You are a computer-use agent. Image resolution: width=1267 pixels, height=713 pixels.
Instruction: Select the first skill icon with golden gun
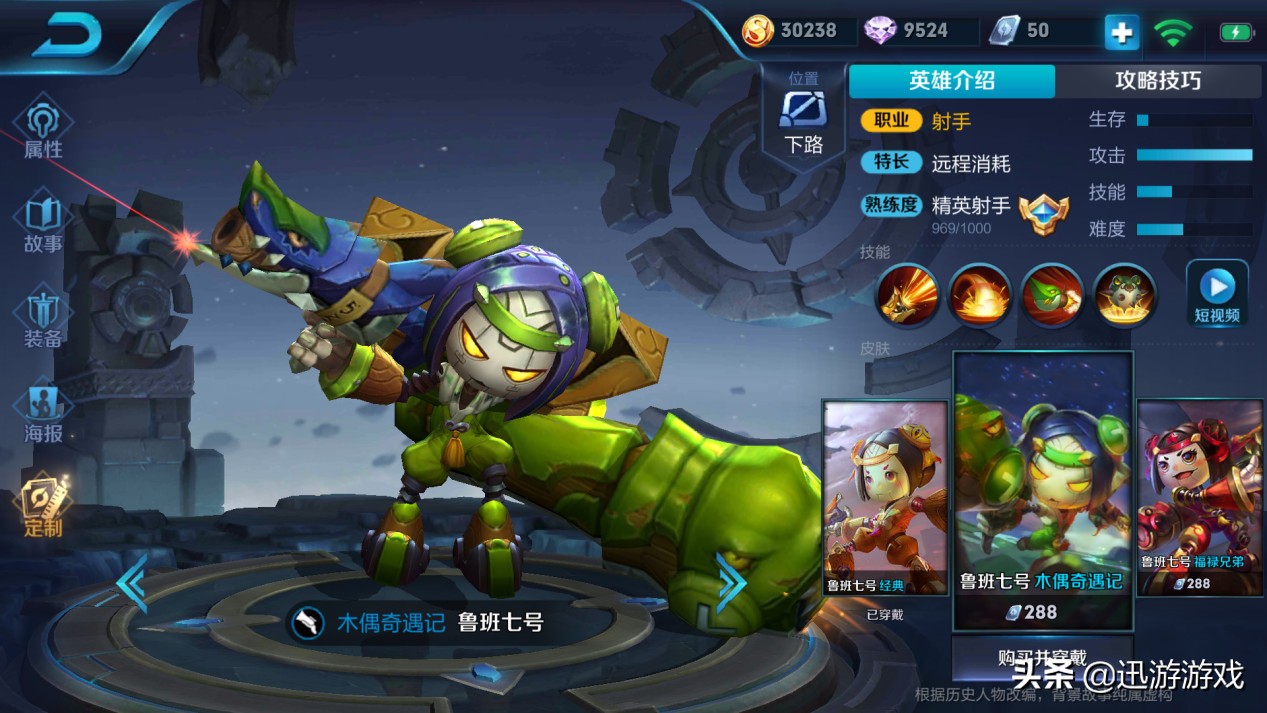(x=908, y=294)
